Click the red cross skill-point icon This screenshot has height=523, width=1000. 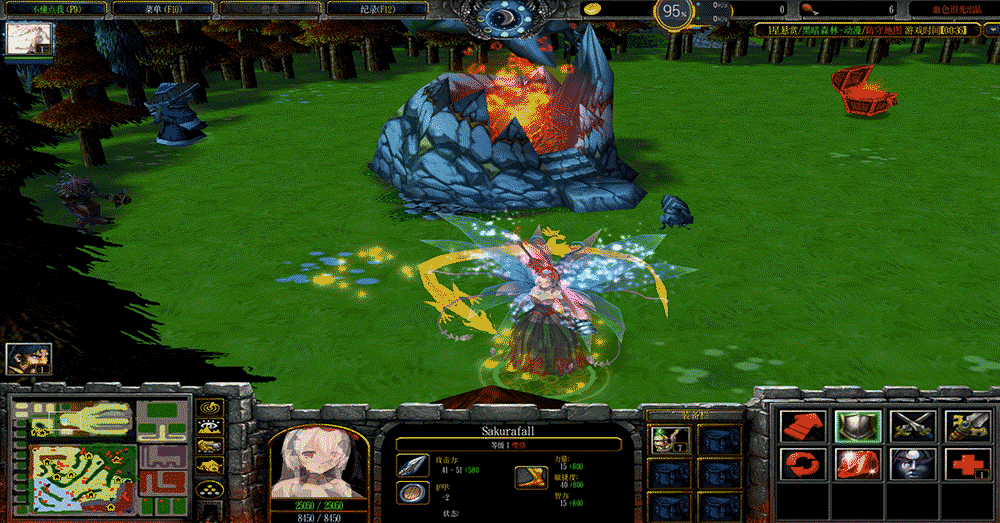[x=967, y=465]
